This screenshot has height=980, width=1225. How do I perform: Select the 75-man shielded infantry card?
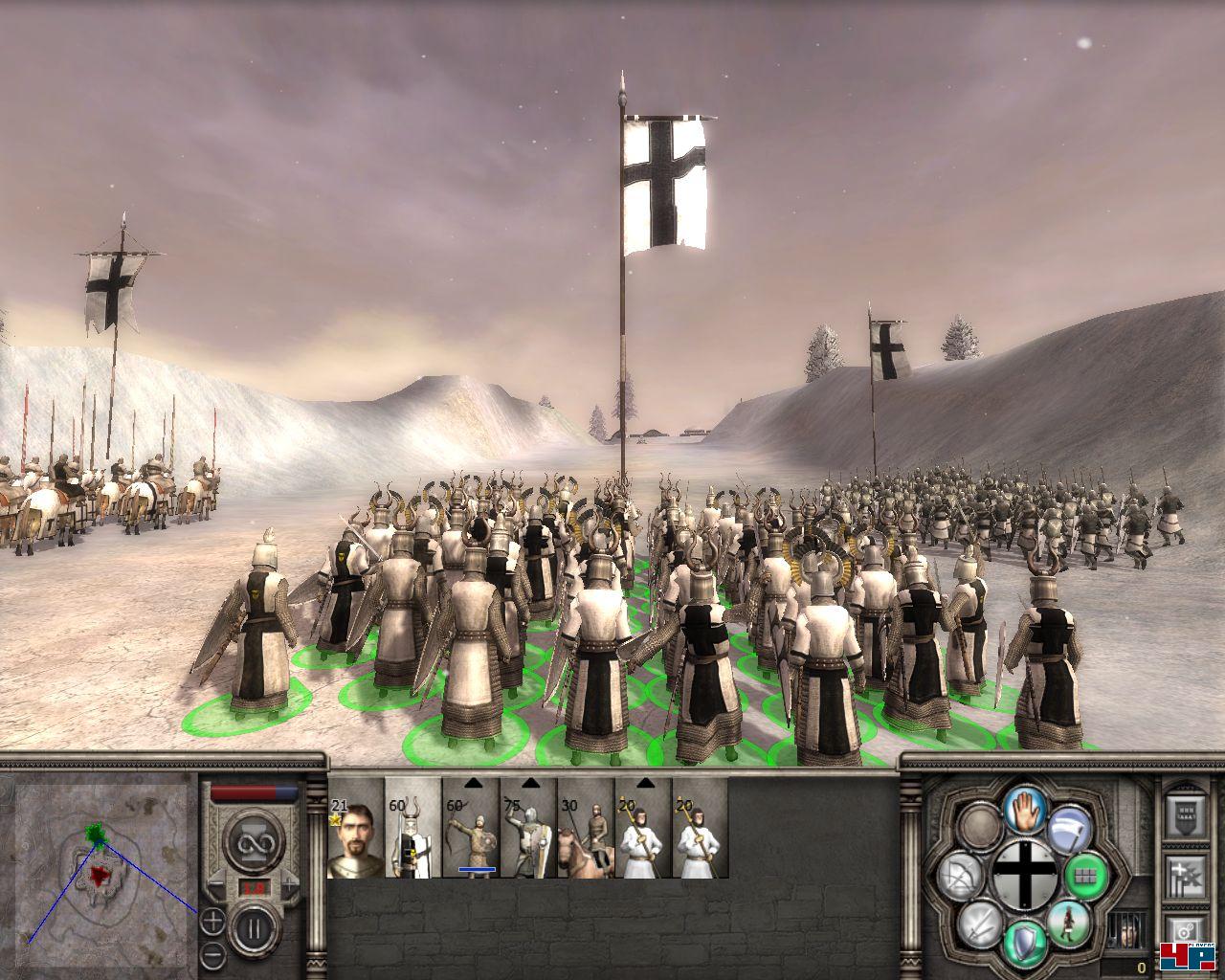point(527,829)
